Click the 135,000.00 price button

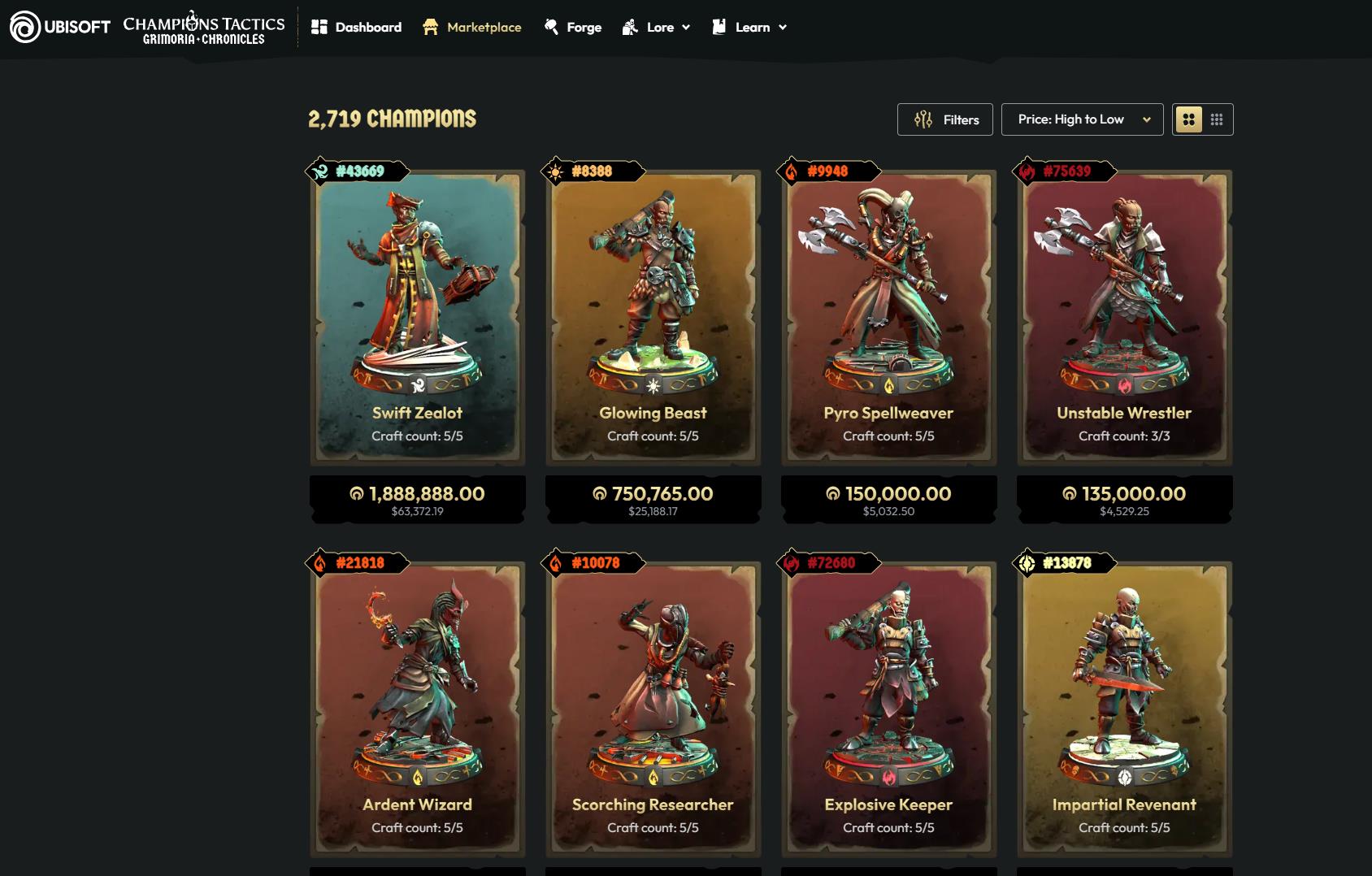pyautogui.click(x=1124, y=499)
